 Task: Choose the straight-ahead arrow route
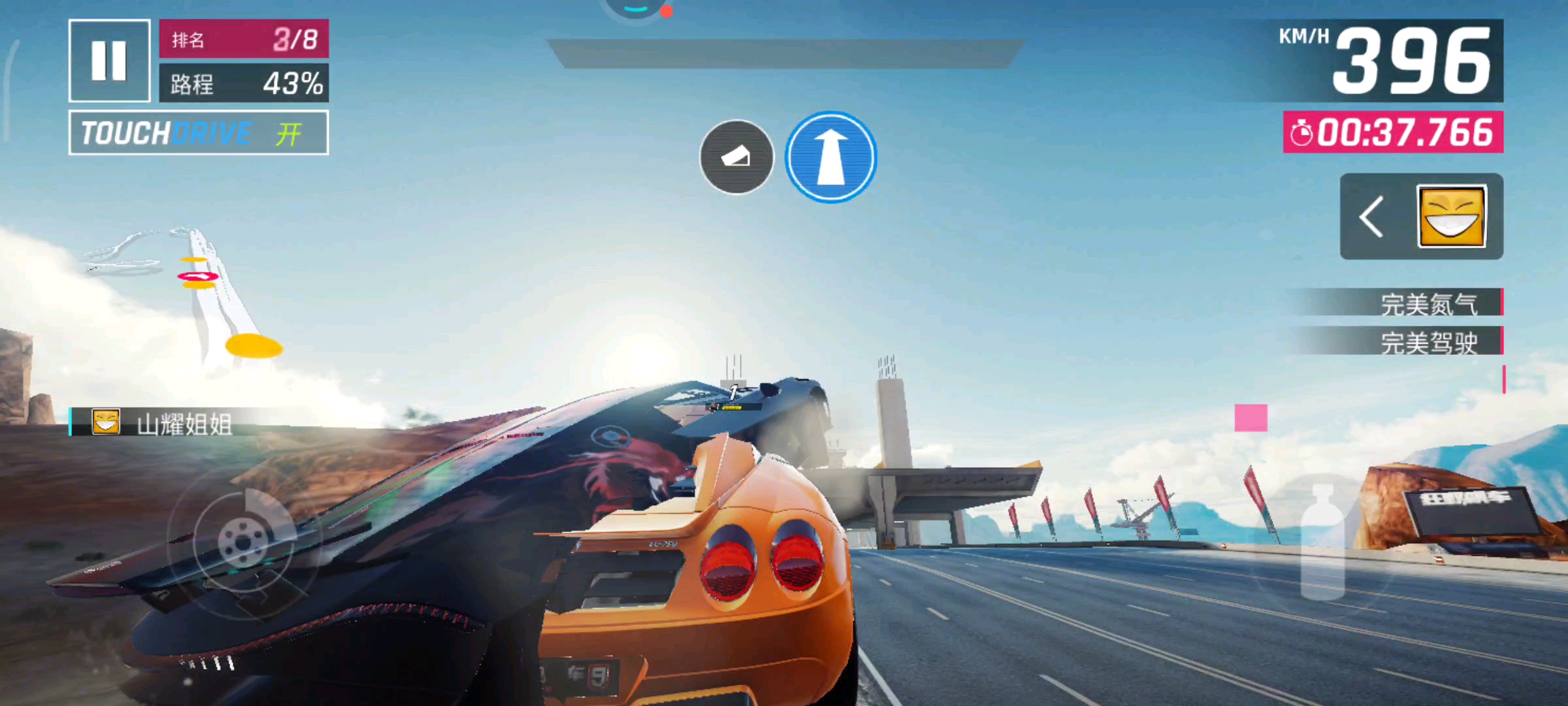pos(830,157)
